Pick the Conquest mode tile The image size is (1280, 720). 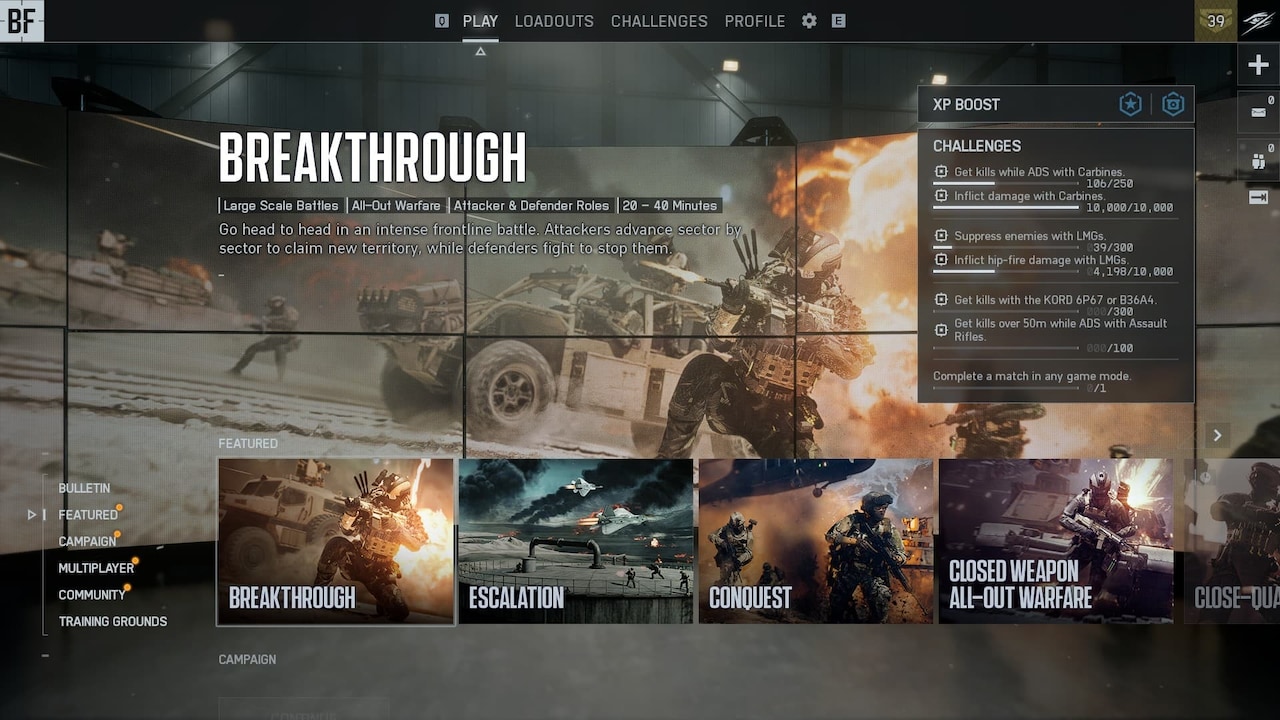816,541
